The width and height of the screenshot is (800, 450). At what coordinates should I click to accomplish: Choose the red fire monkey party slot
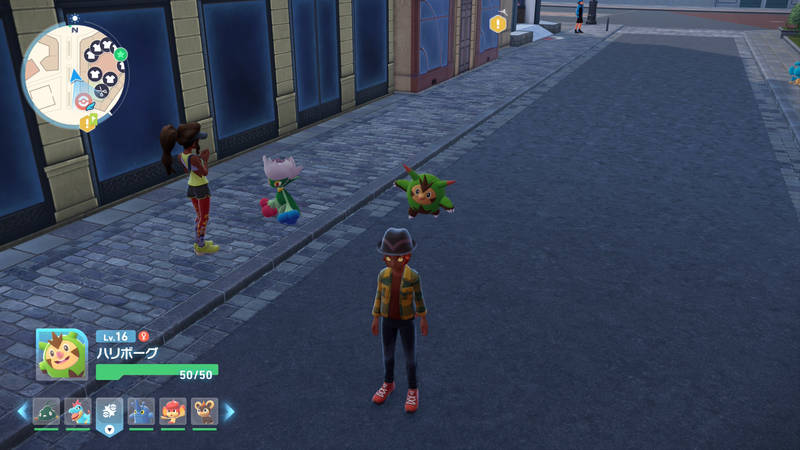(x=173, y=411)
